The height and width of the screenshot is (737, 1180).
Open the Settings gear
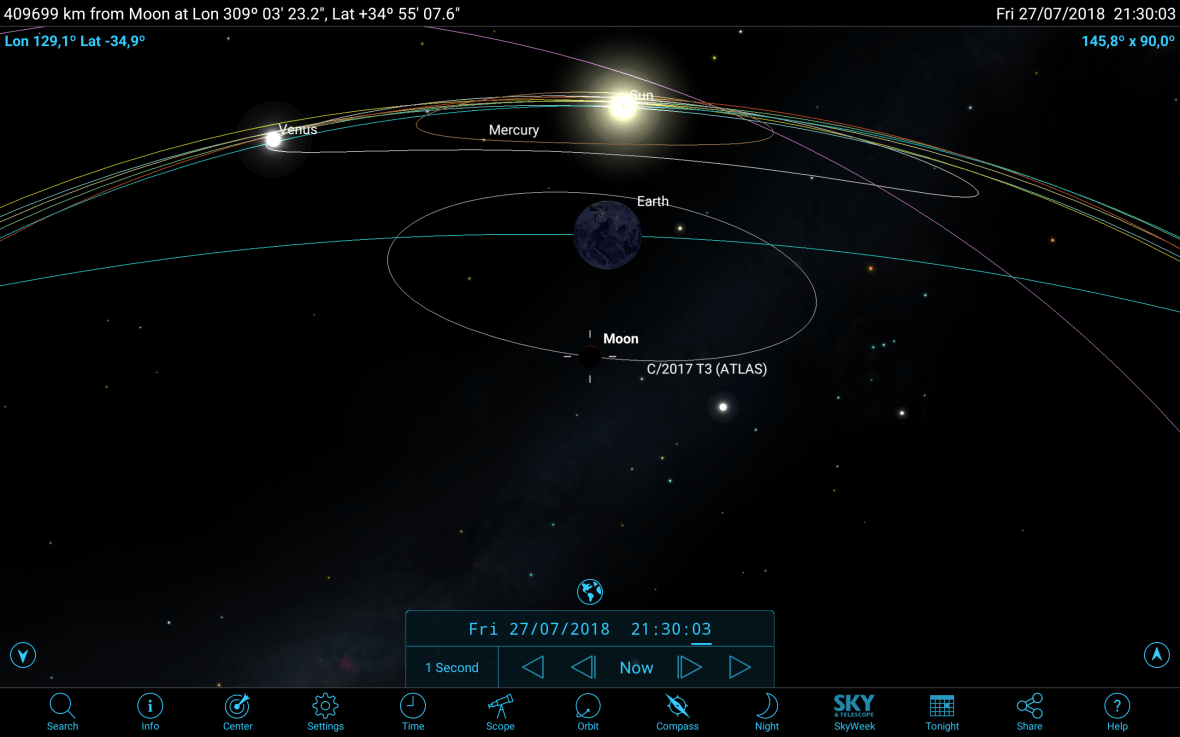[325, 711]
